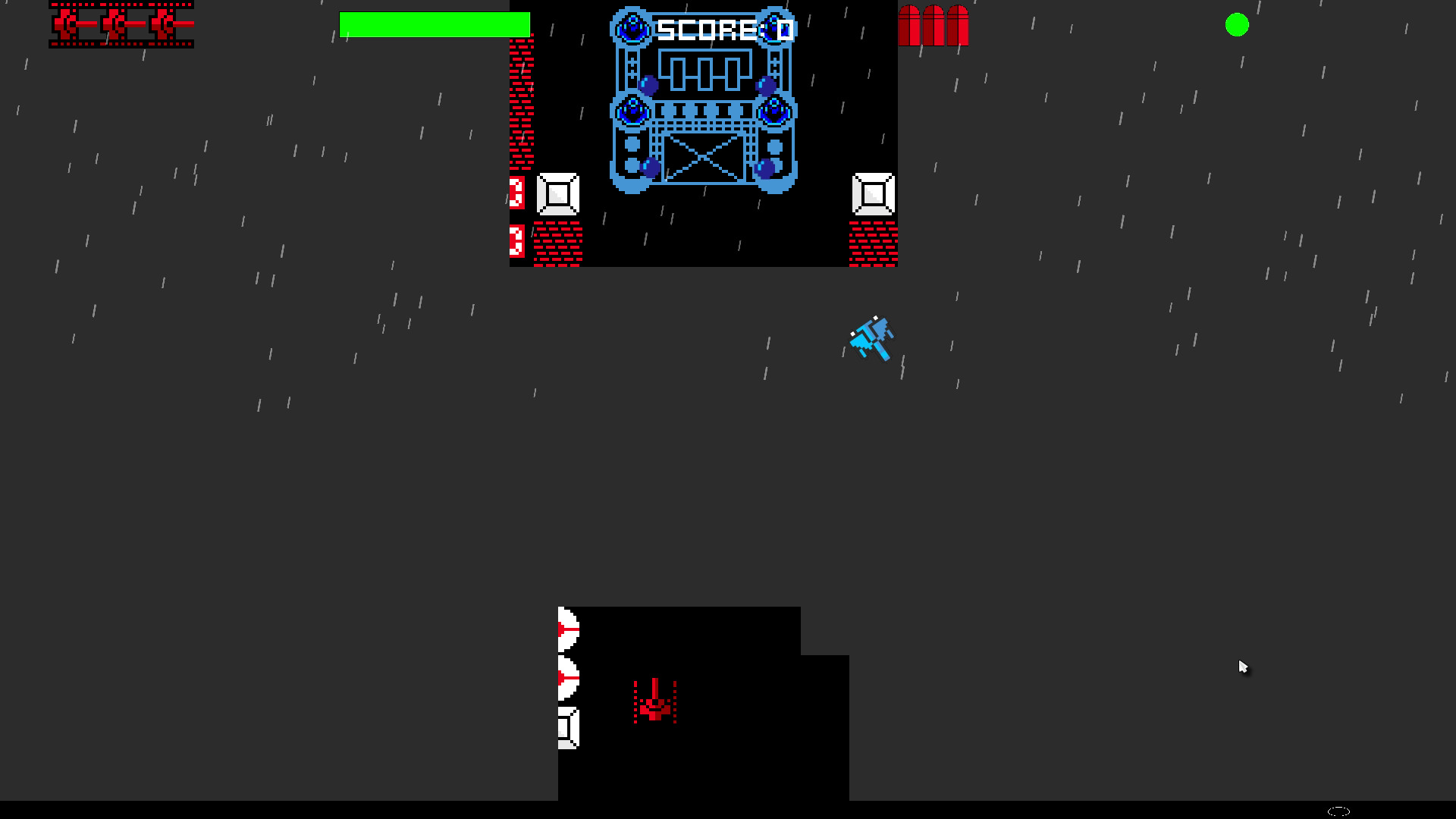This screenshot has height=819, width=1456.
Task: Toggle the green status orb in the top-right corner
Action: 1238,25
